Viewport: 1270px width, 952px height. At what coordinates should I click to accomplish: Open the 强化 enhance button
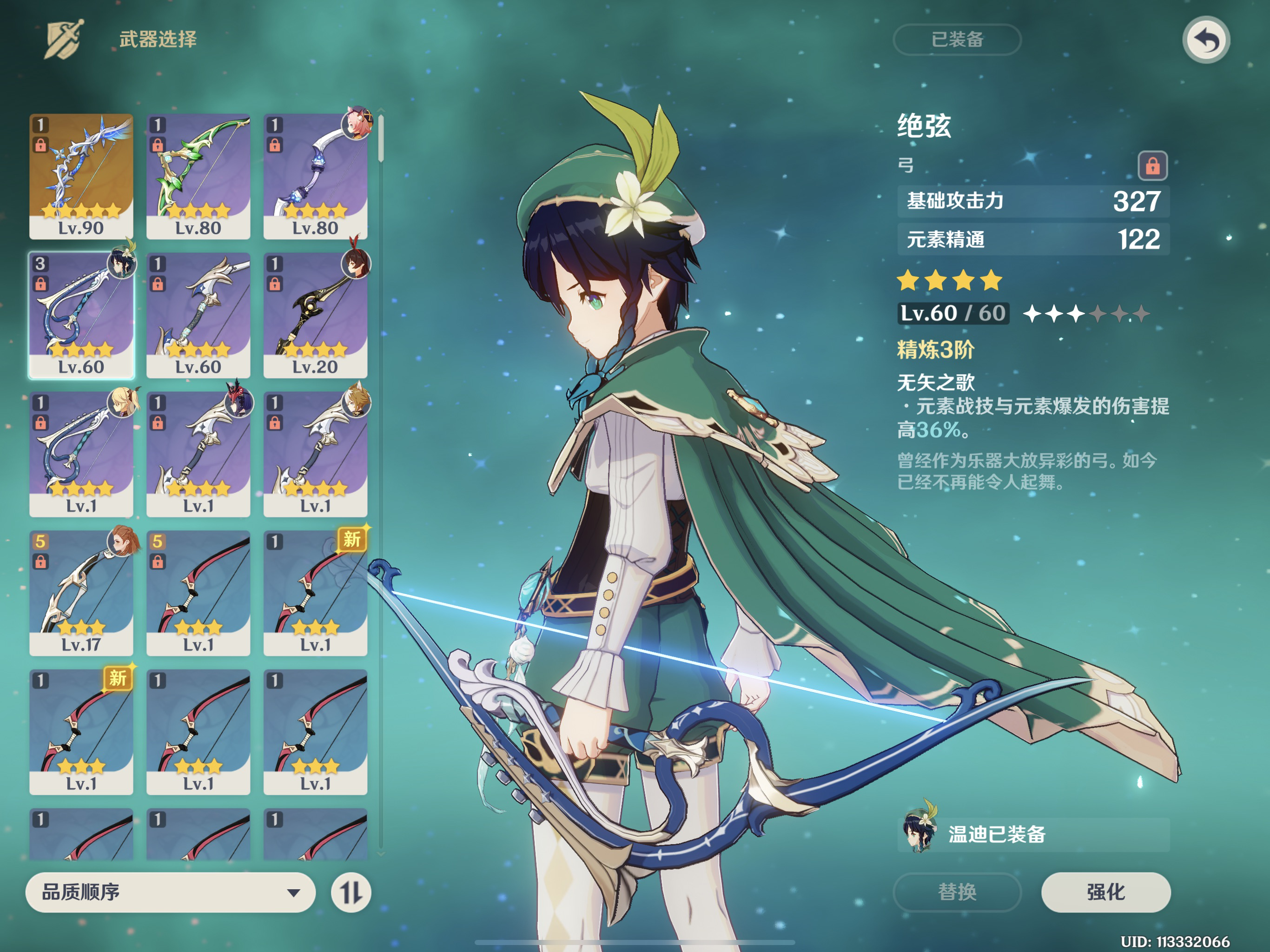tap(1105, 892)
